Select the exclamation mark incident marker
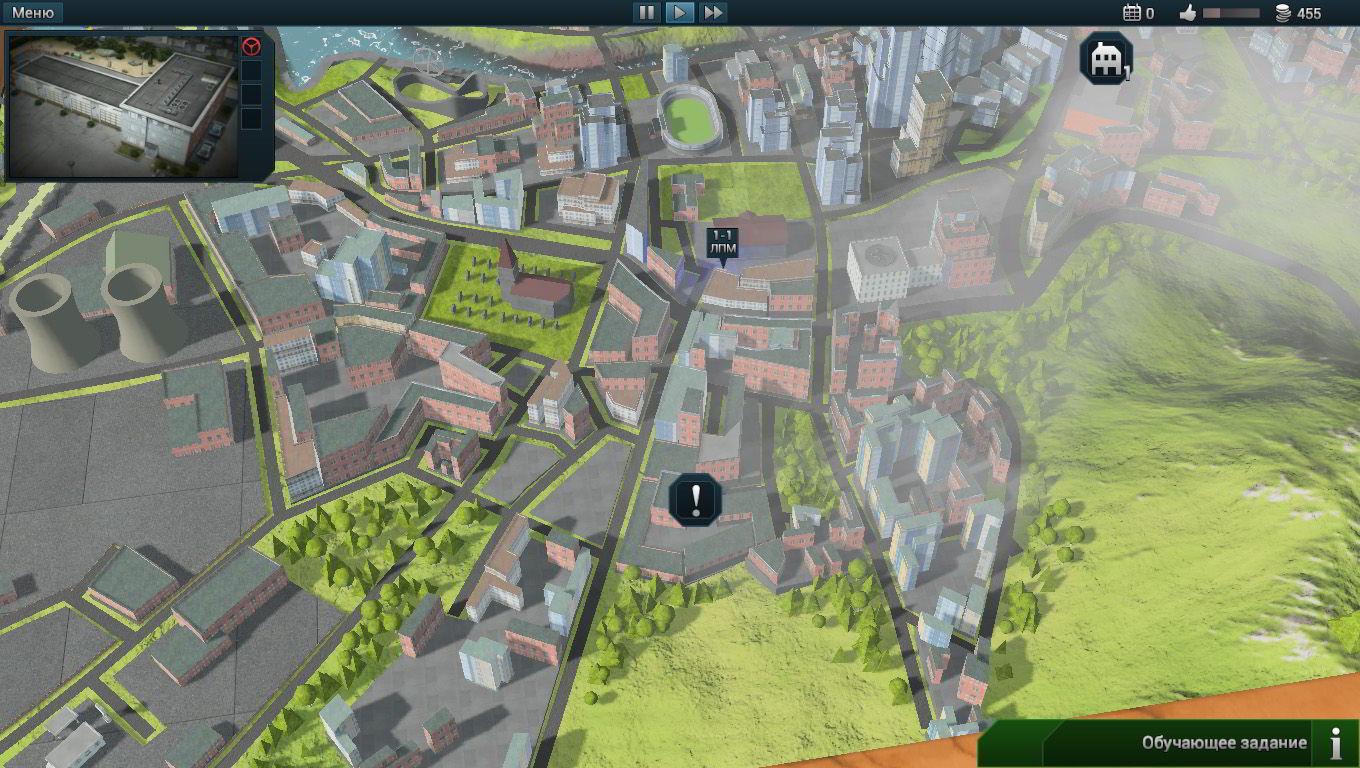This screenshot has height=768, width=1360. [695, 498]
